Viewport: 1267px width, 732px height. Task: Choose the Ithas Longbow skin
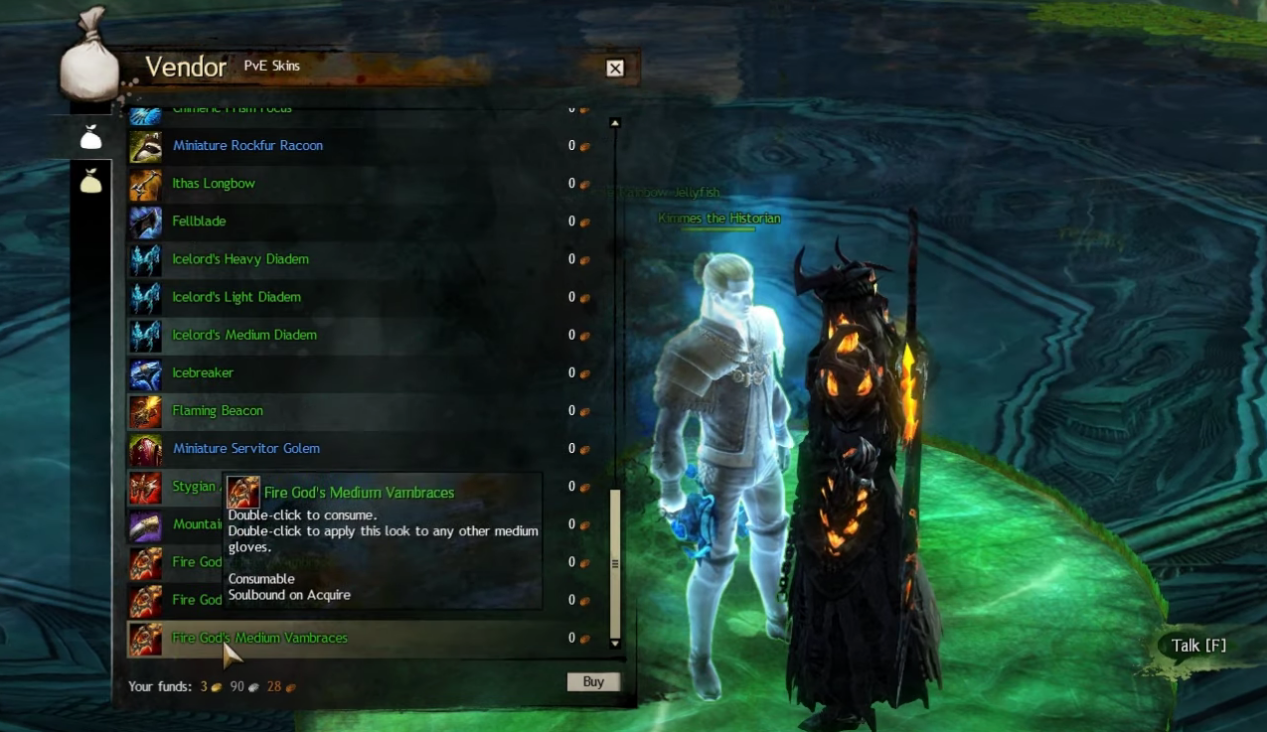point(213,184)
